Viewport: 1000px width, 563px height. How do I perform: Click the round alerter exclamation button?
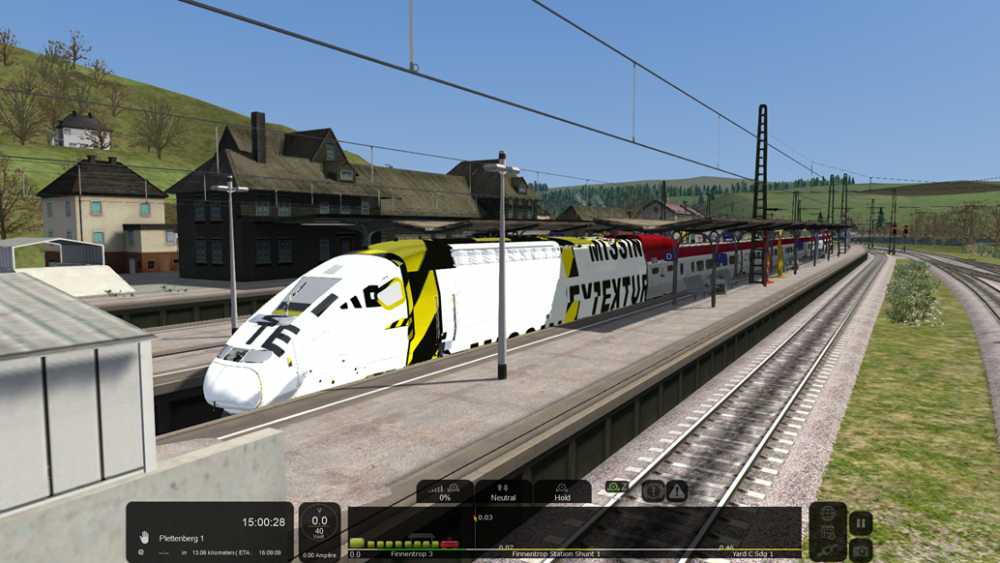(x=653, y=491)
